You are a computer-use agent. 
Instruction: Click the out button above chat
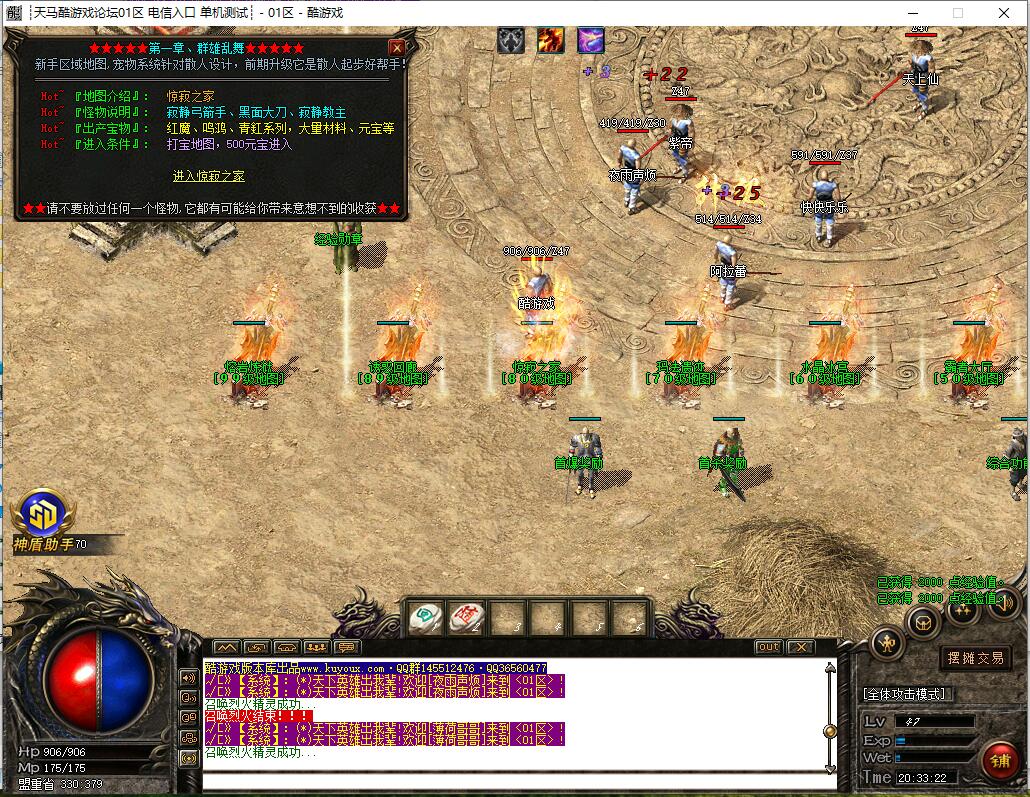[x=768, y=647]
